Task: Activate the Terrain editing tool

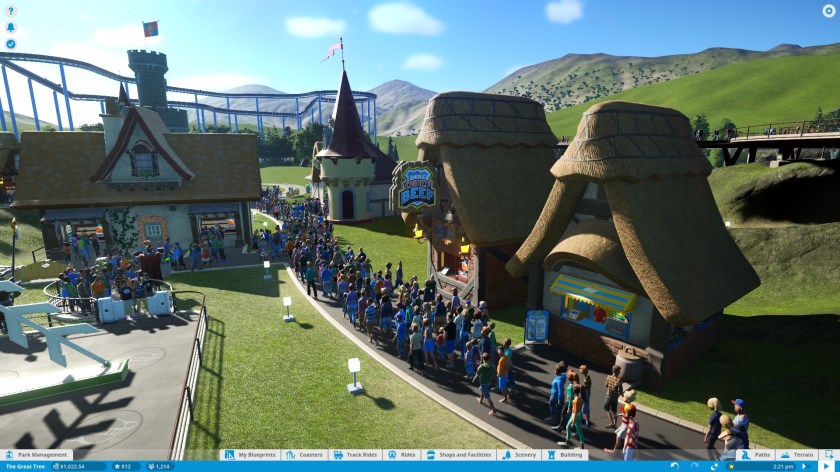Action: click(798, 455)
